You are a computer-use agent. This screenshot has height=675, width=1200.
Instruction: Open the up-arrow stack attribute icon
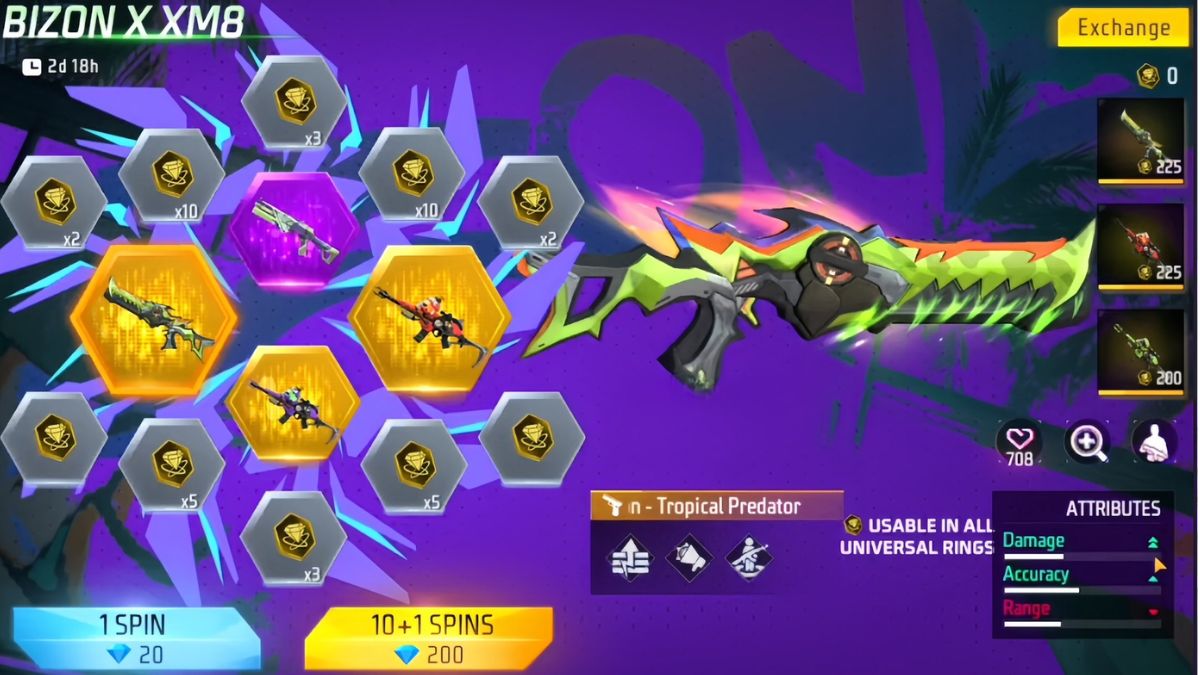point(630,558)
